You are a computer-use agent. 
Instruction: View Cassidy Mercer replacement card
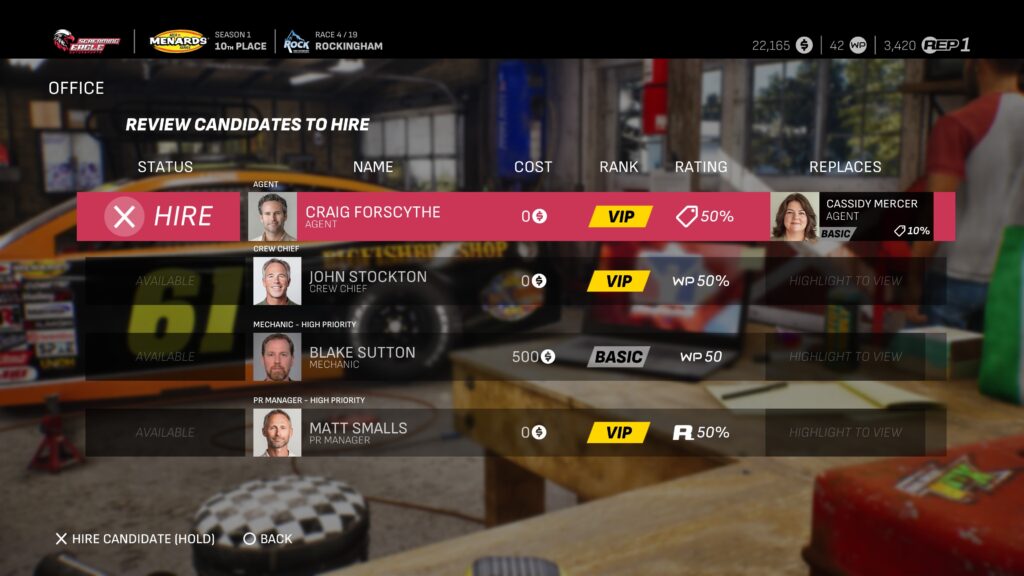tap(852, 216)
